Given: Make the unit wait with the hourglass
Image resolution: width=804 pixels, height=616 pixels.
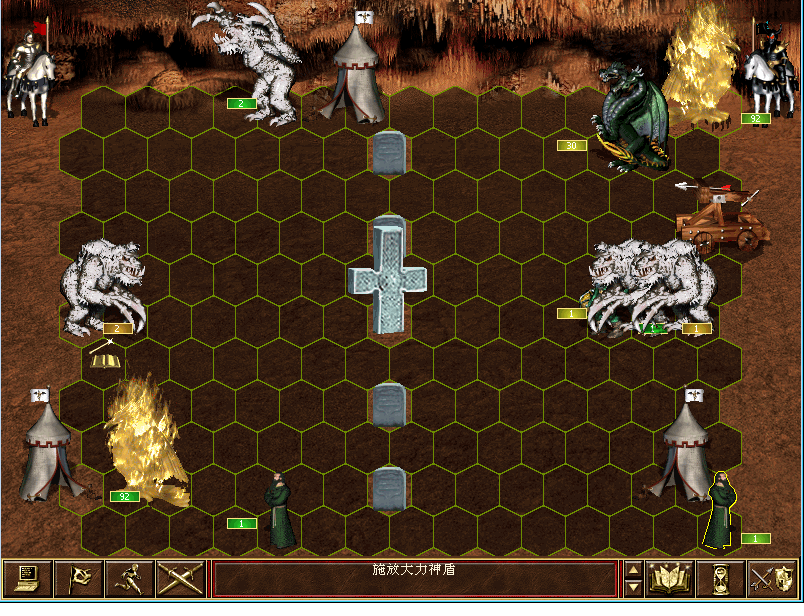Looking at the screenshot, I should click(x=720, y=579).
